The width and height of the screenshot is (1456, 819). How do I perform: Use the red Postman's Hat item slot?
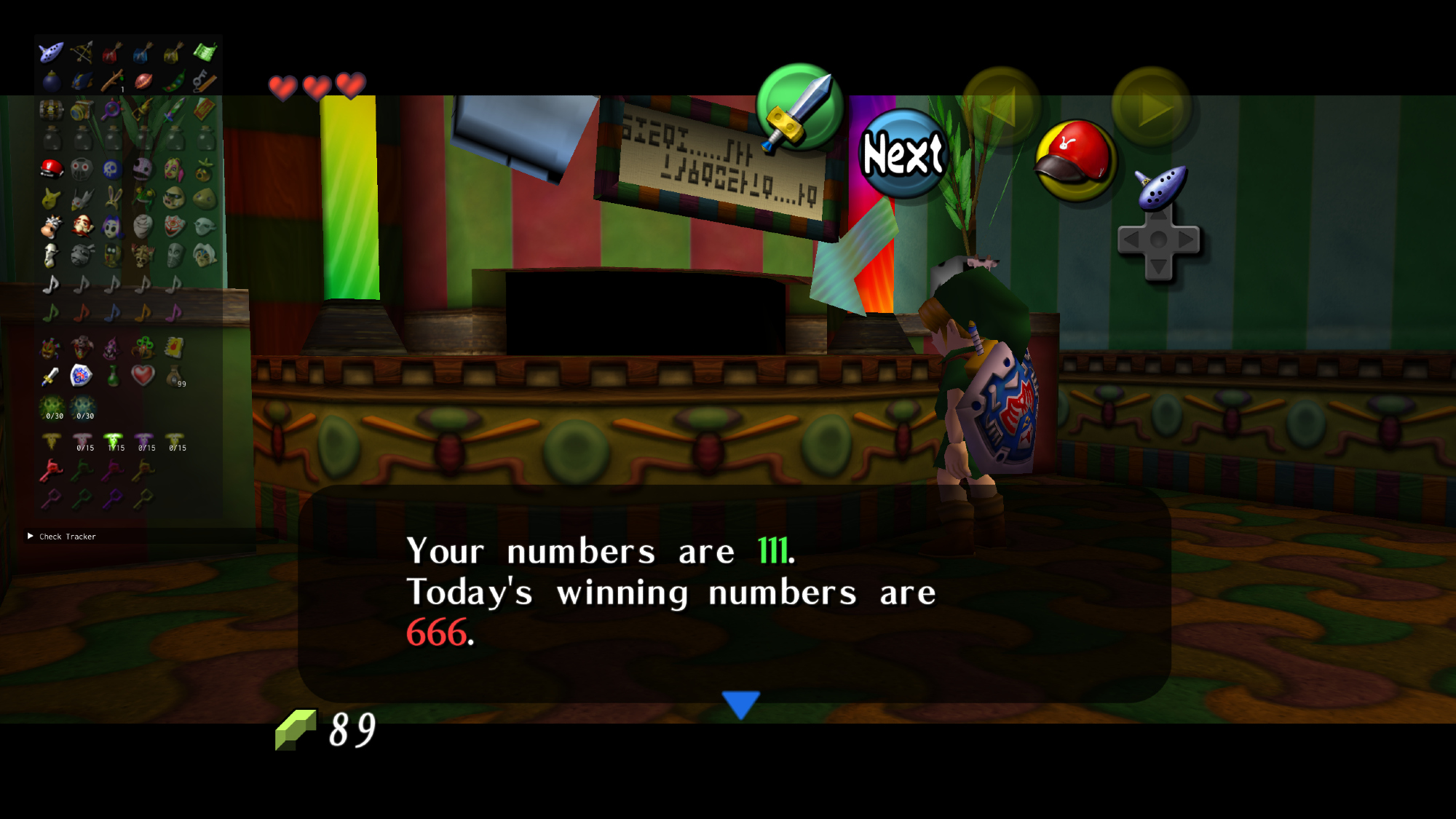tap(1075, 161)
